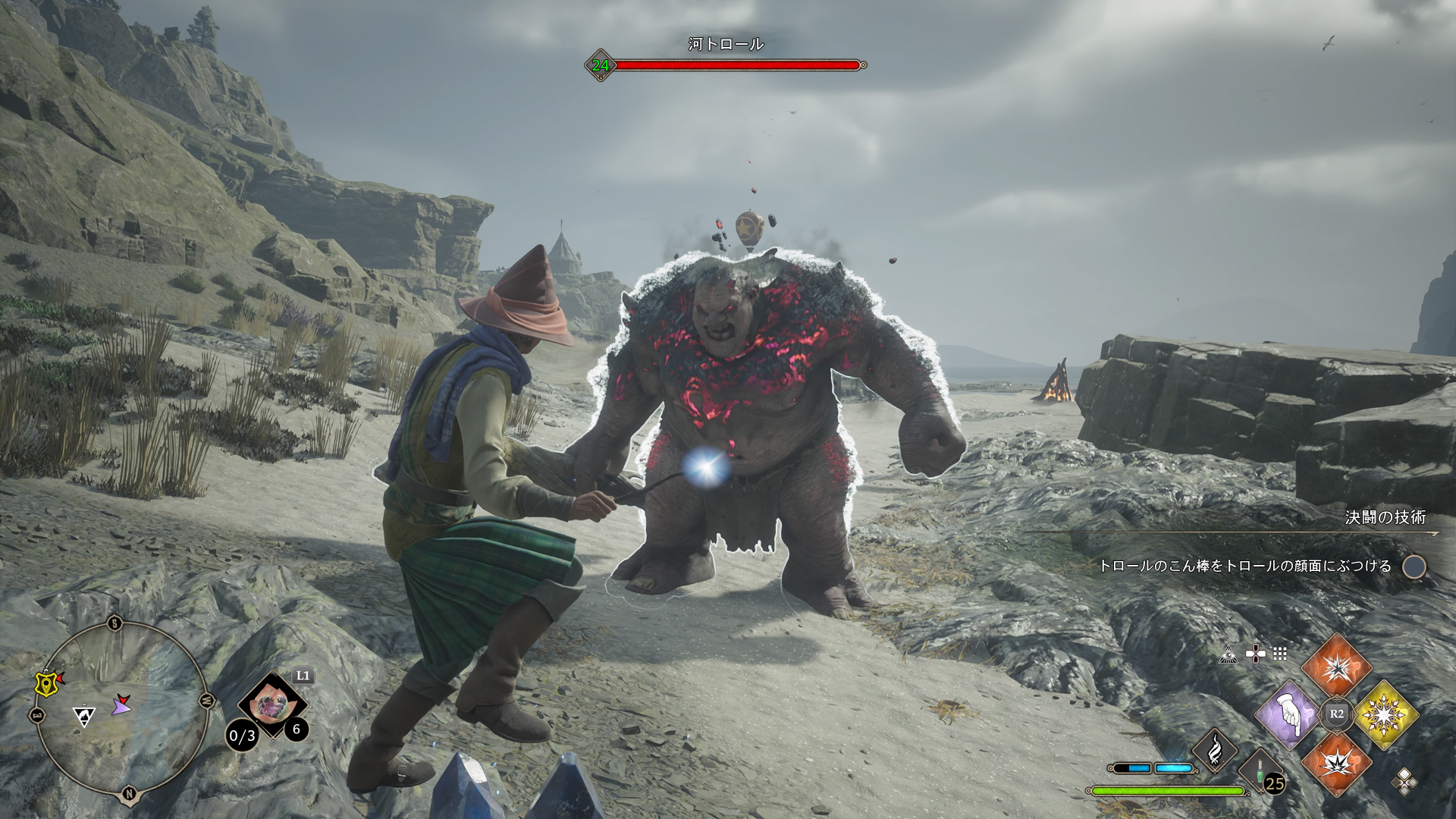Open the circular minimap

point(121,709)
